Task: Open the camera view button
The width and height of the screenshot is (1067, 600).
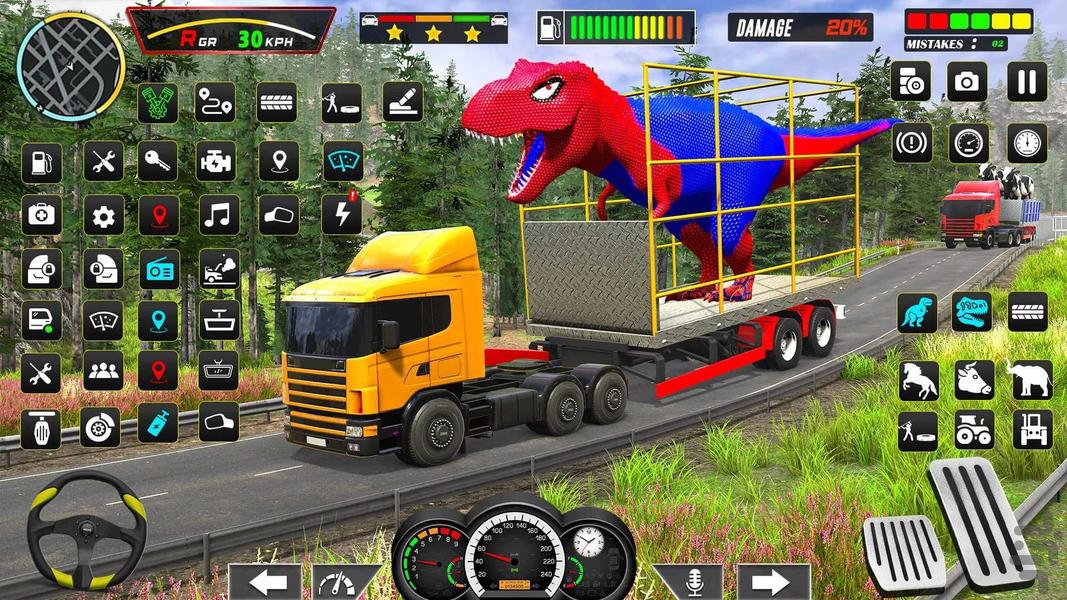Action: click(968, 82)
